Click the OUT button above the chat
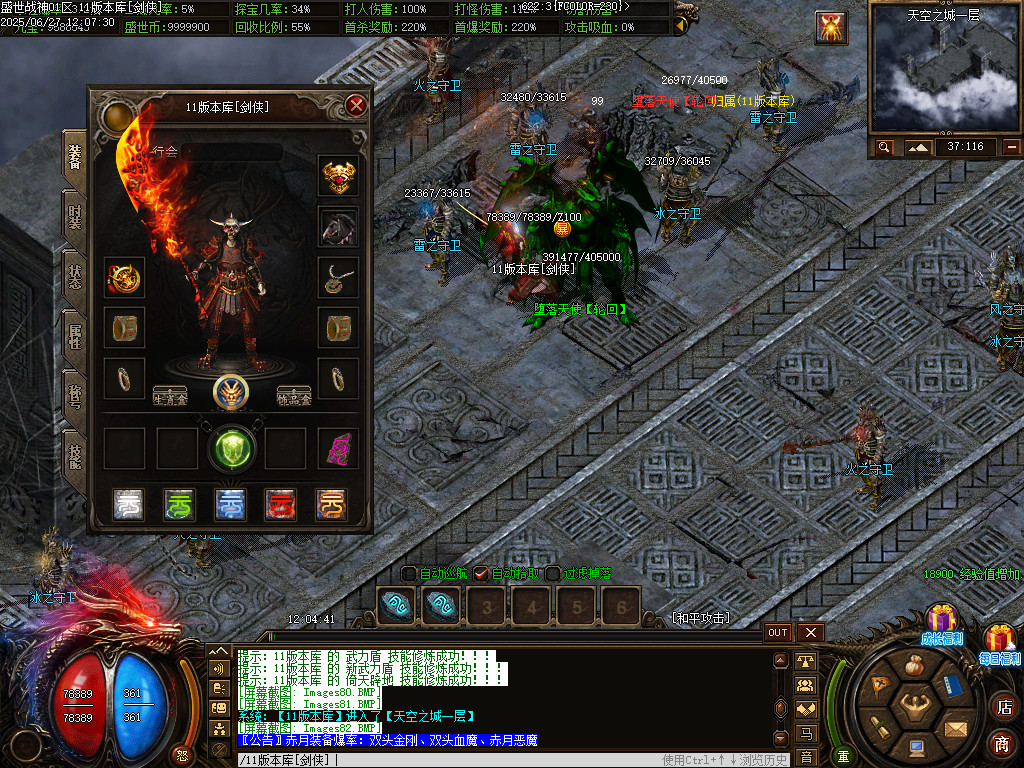The width and height of the screenshot is (1024, 768). tap(778, 632)
